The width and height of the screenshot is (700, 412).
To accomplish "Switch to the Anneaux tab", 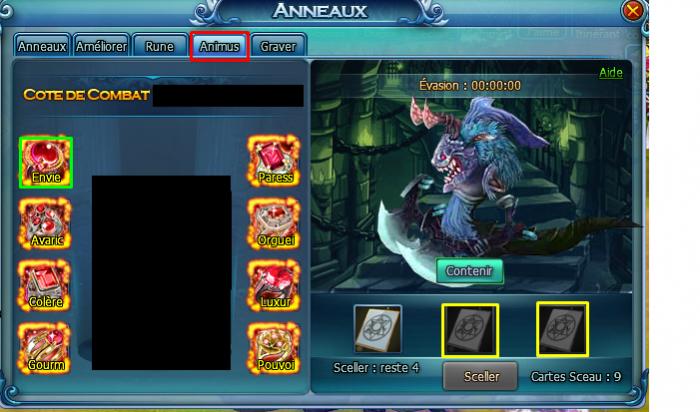I will pos(42,46).
